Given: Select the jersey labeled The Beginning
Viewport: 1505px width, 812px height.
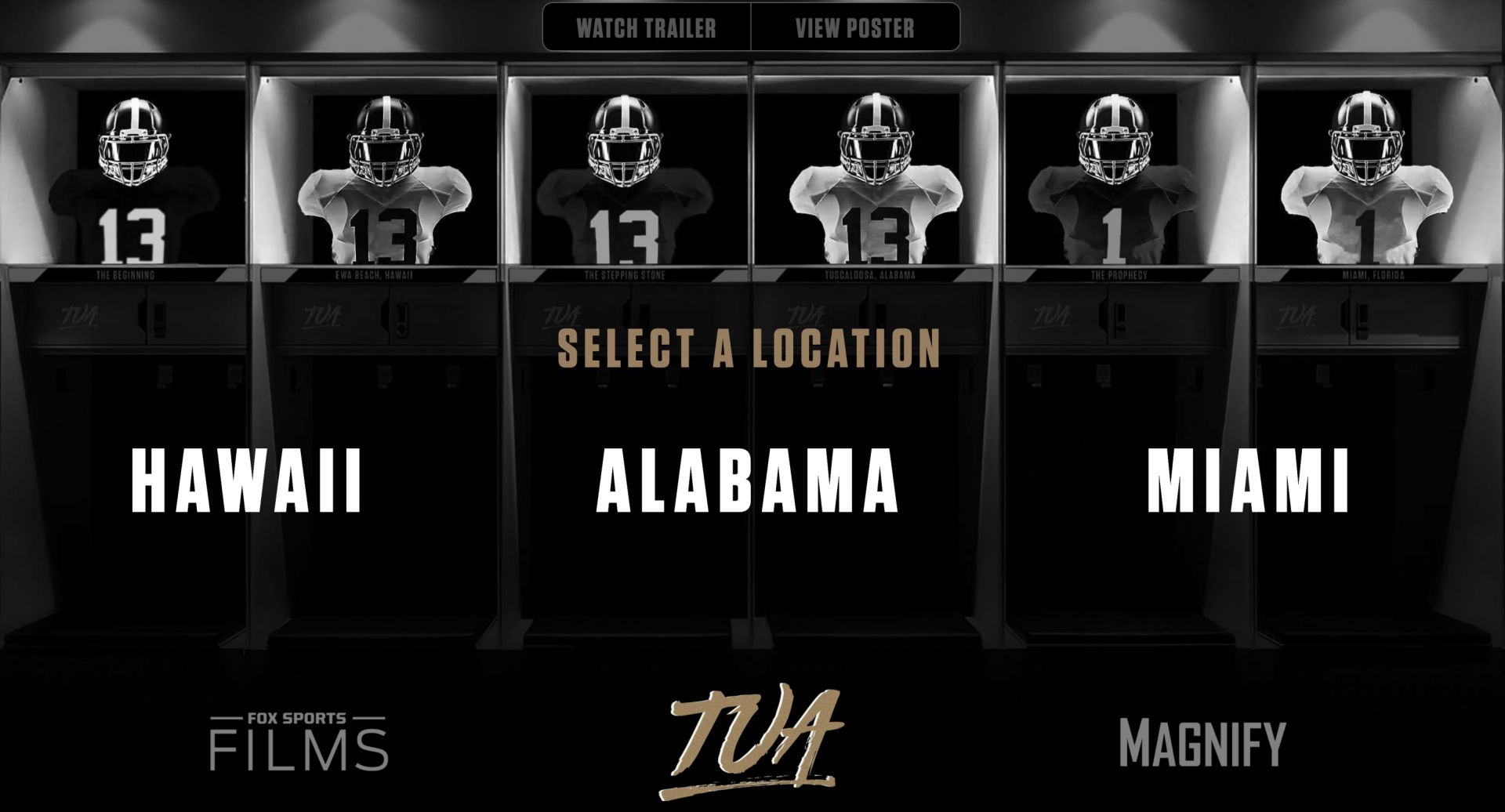Looking at the screenshot, I should (129, 188).
